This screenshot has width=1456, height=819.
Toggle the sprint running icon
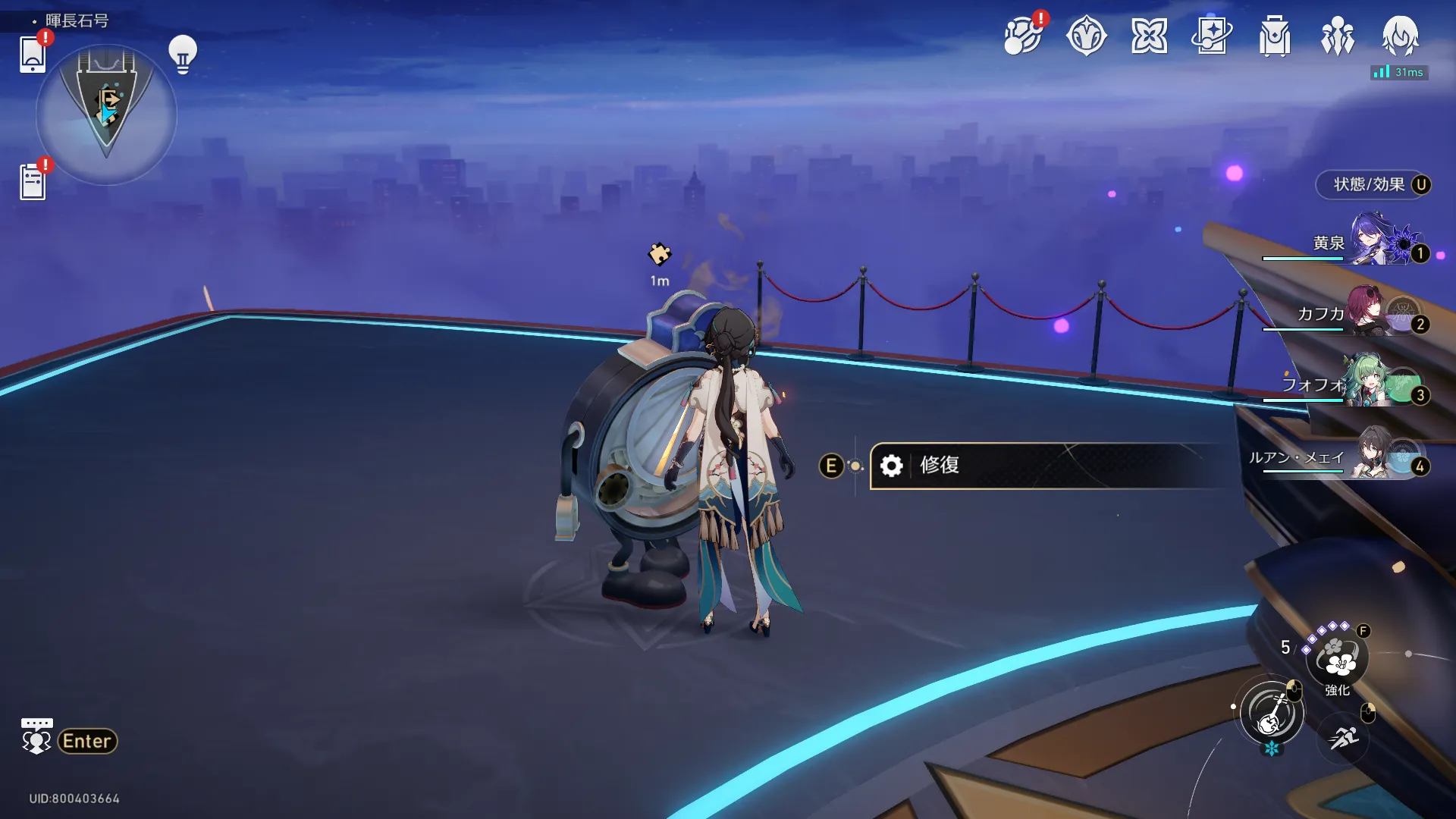click(1344, 736)
